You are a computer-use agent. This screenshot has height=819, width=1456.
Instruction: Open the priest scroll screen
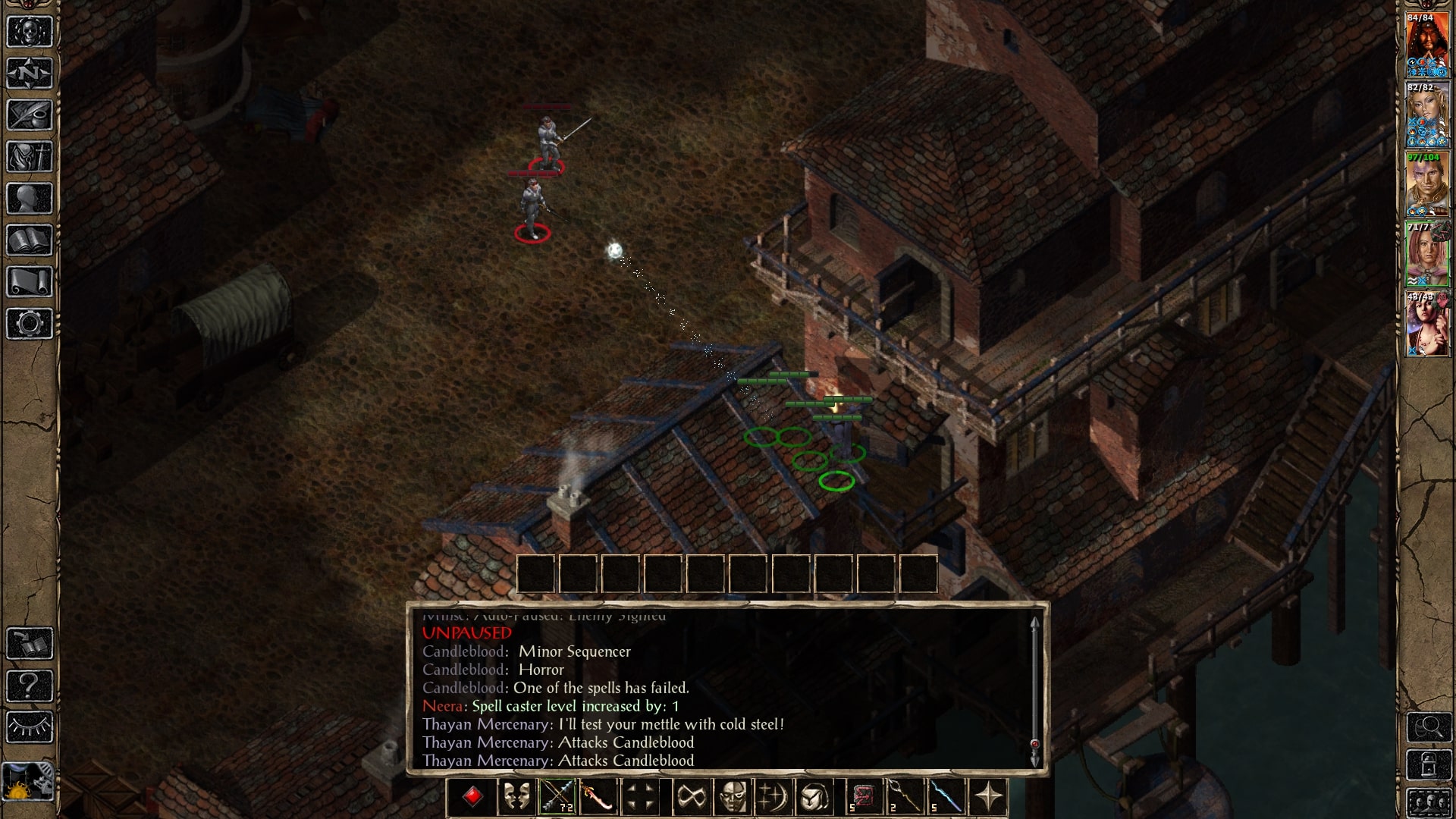click(30, 282)
